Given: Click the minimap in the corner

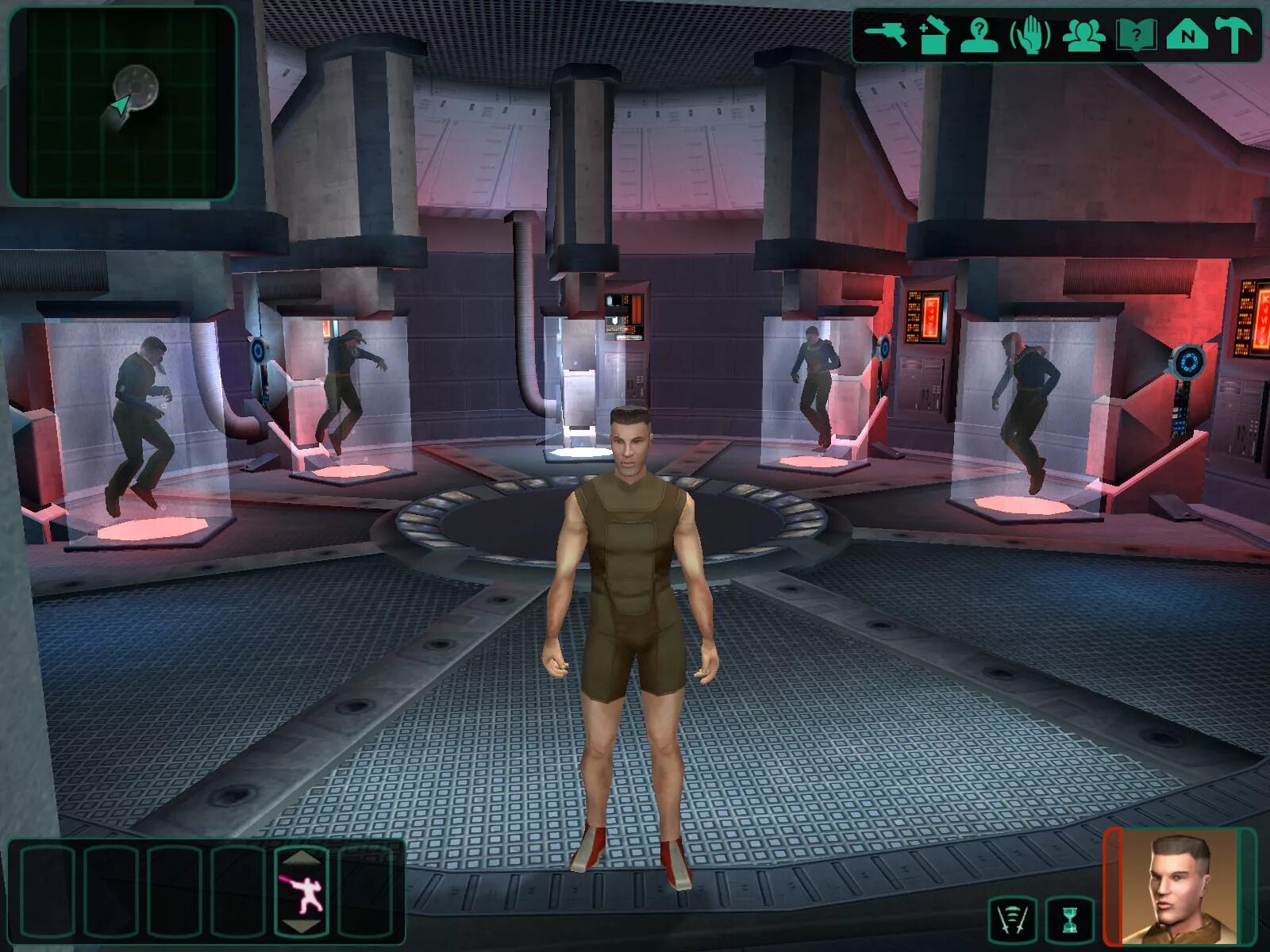Looking at the screenshot, I should click(x=122, y=102).
